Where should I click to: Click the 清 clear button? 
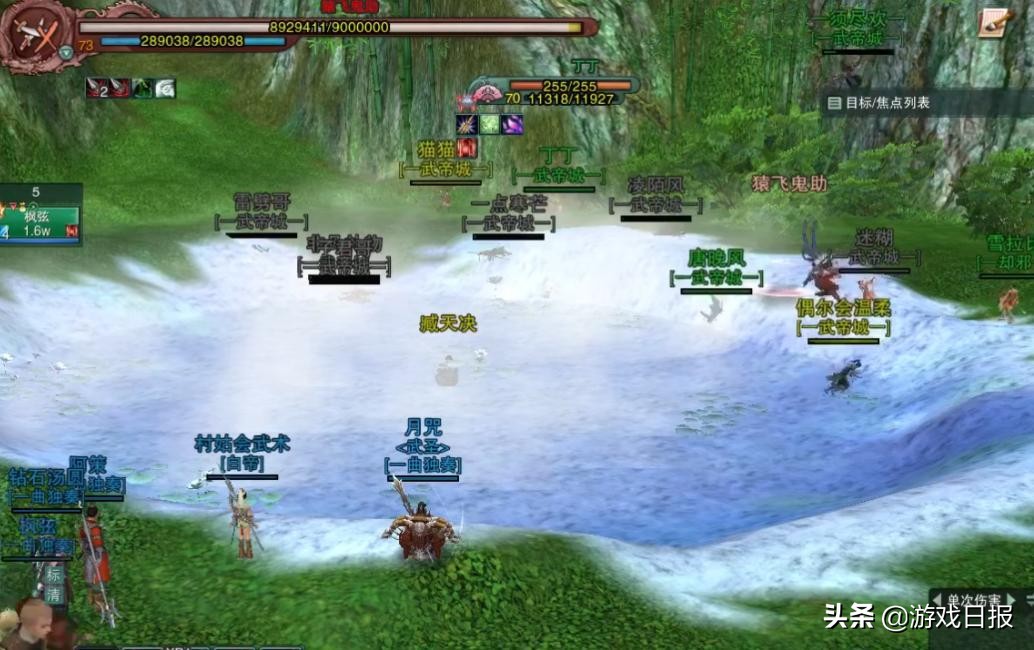click(x=53, y=595)
